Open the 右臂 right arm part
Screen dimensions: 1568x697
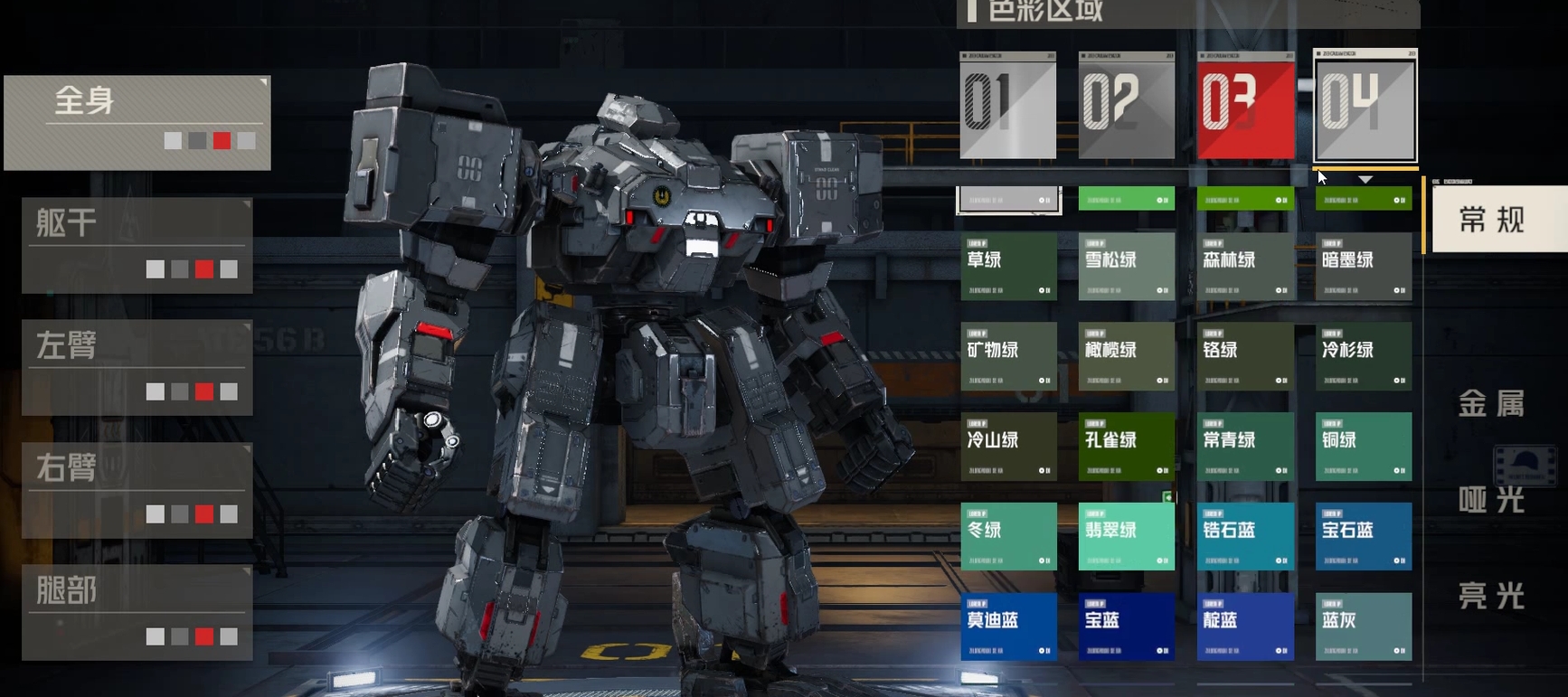(137, 490)
